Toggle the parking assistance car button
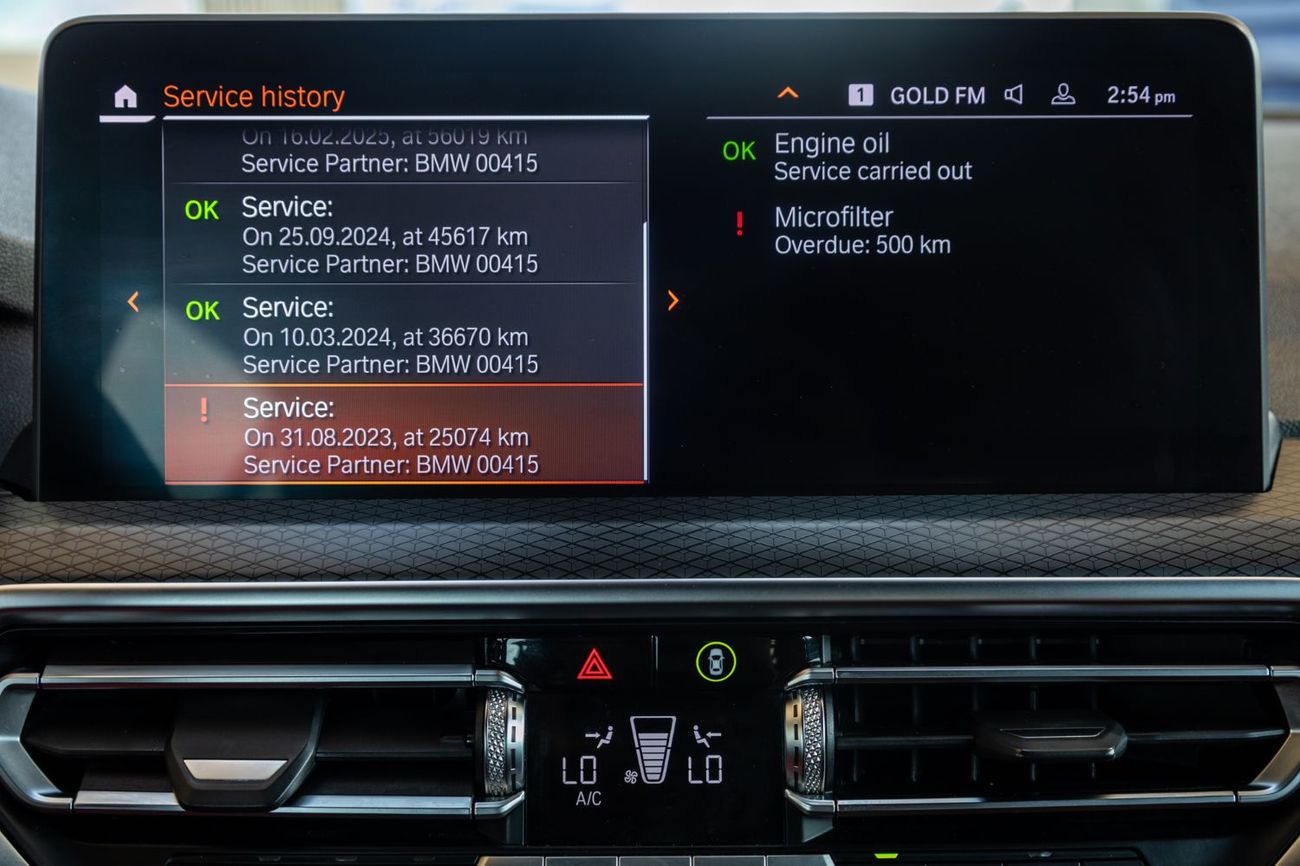 coord(714,662)
